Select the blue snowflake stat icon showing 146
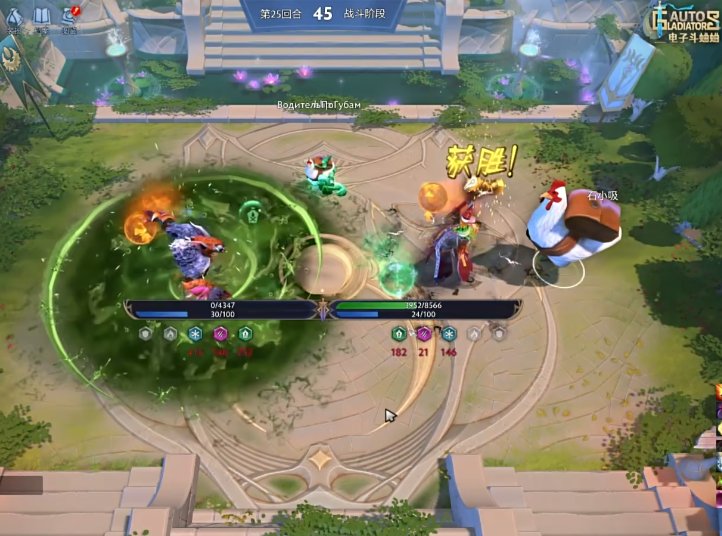Viewport: 722px width, 536px height. [x=448, y=333]
